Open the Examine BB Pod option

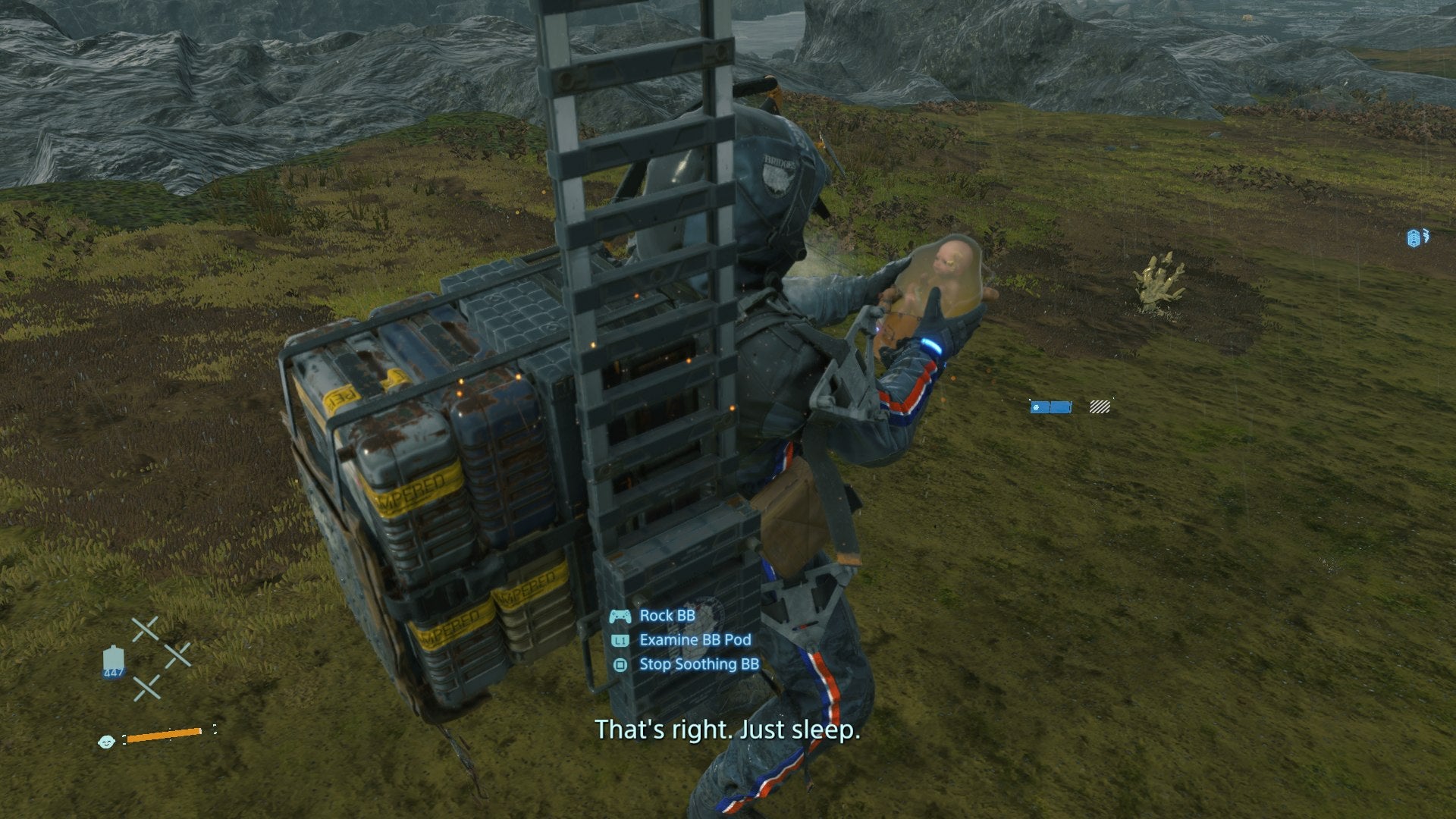(x=694, y=639)
